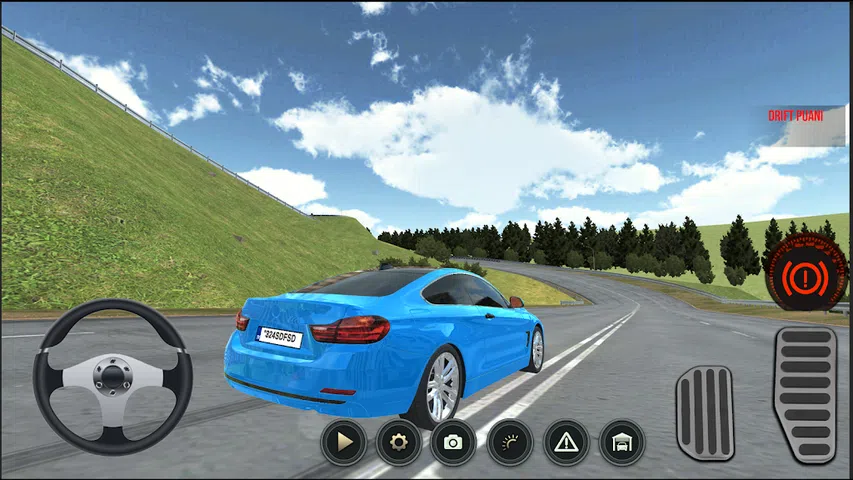Tap the steering wheel control
The image size is (853, 480).
coord(112,376)
